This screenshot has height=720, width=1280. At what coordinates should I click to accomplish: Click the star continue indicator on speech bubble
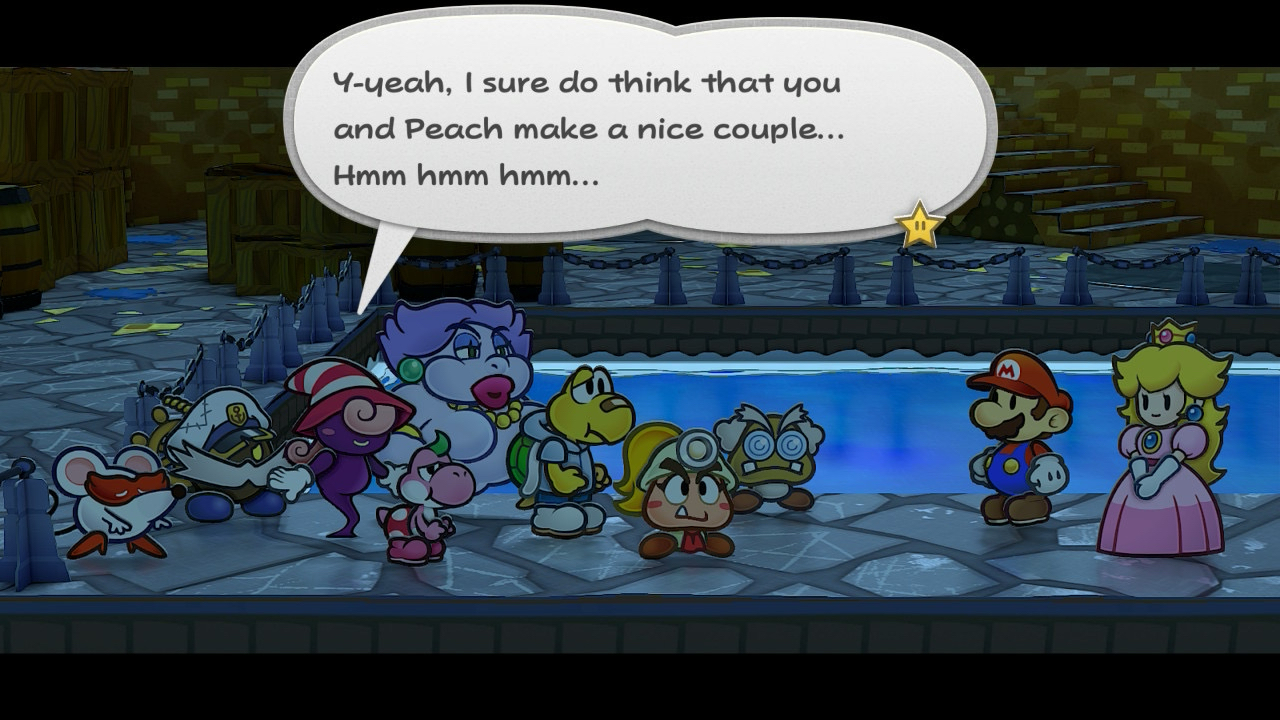click(x=918, y=226)
